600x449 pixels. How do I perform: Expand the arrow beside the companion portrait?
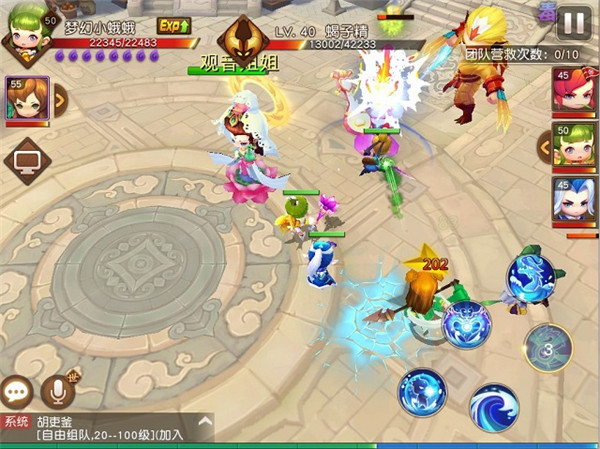(58, 97)
